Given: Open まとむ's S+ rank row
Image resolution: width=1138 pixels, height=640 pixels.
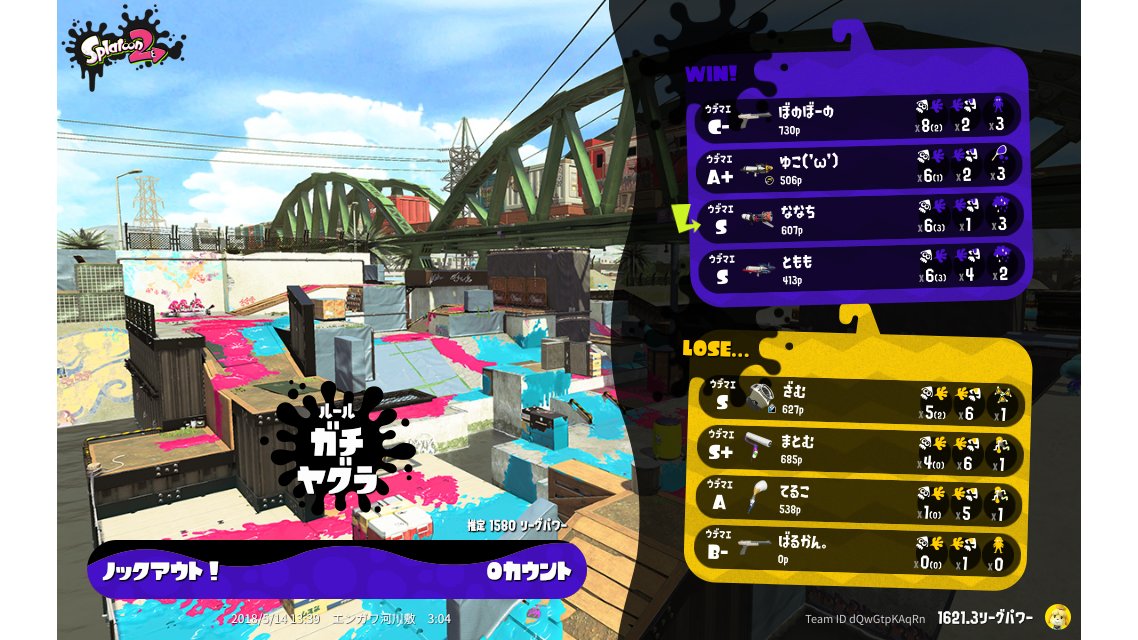Looking at the screenshot, I should 858,454.
